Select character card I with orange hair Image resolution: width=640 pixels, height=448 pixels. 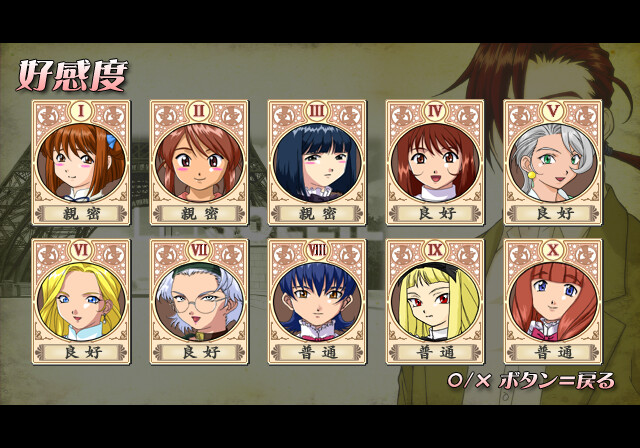[x=80, y=161]
